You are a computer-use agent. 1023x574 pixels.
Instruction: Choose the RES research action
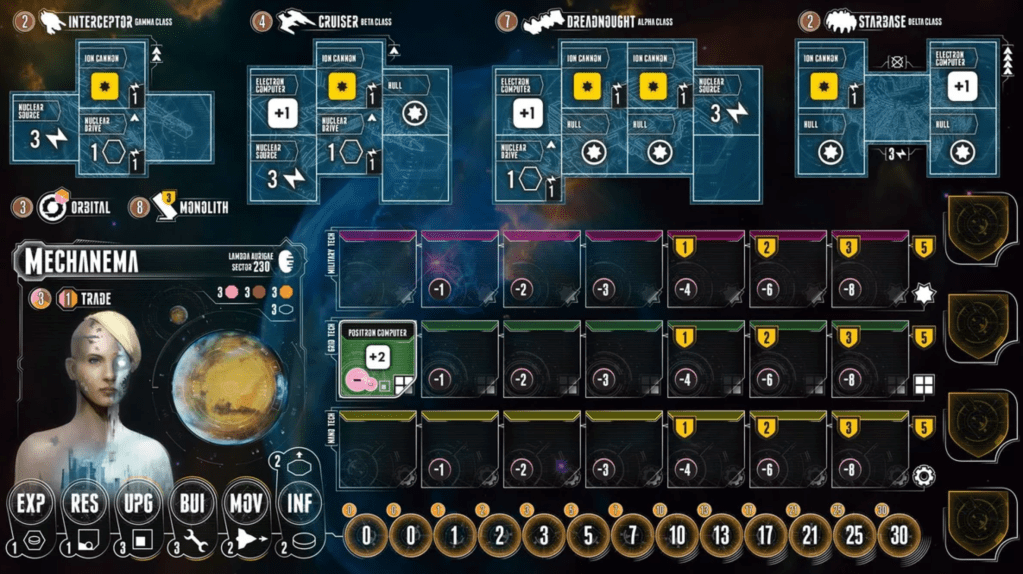tap(84, 503)
